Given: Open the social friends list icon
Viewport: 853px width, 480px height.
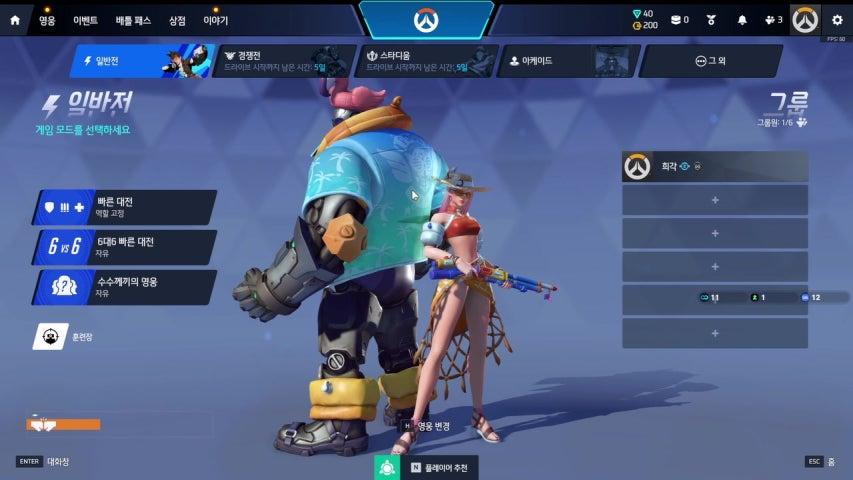Looking at the screenshot, I should coord(772,20).
